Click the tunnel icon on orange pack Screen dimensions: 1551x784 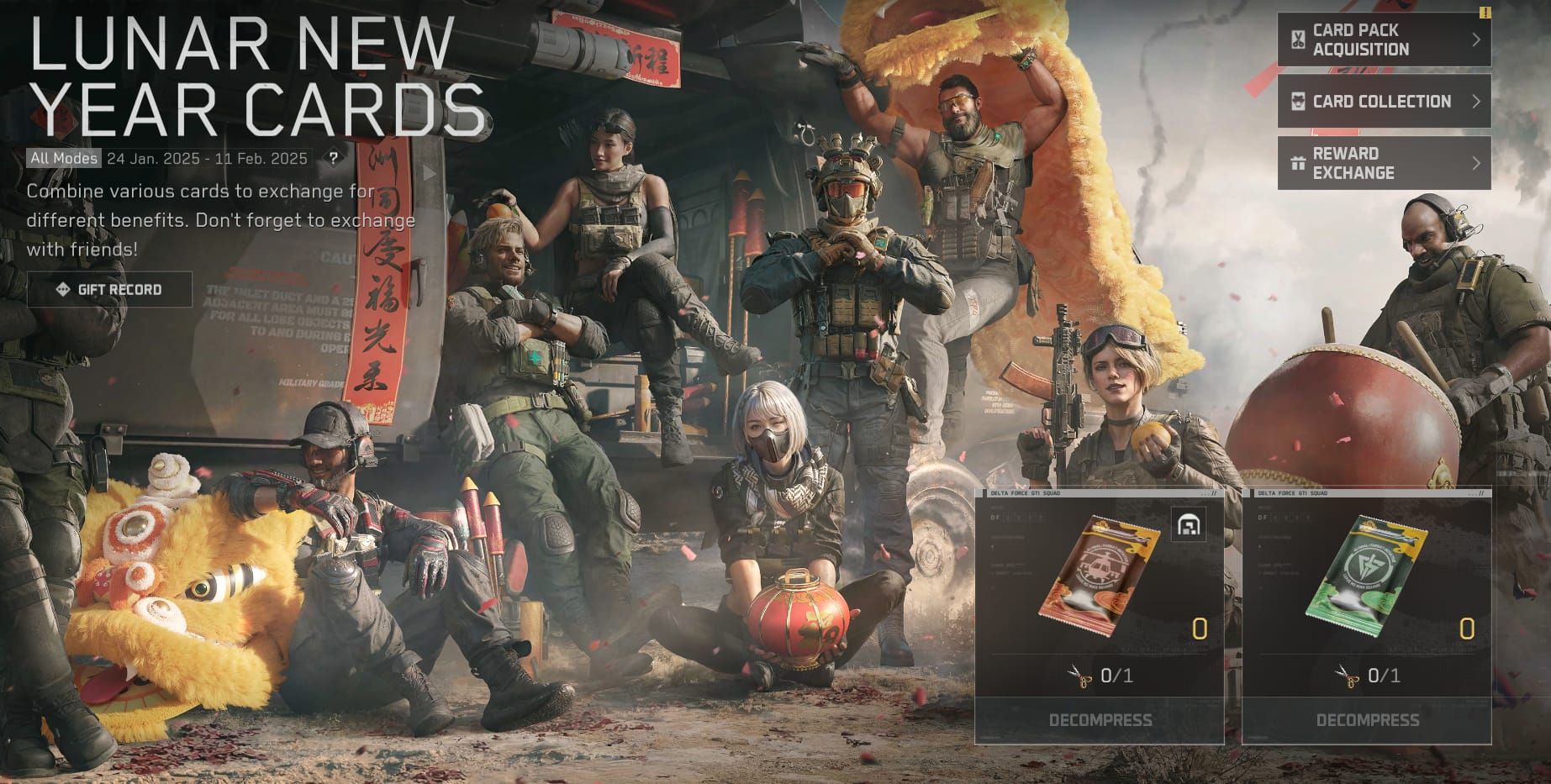(1189, 524)
